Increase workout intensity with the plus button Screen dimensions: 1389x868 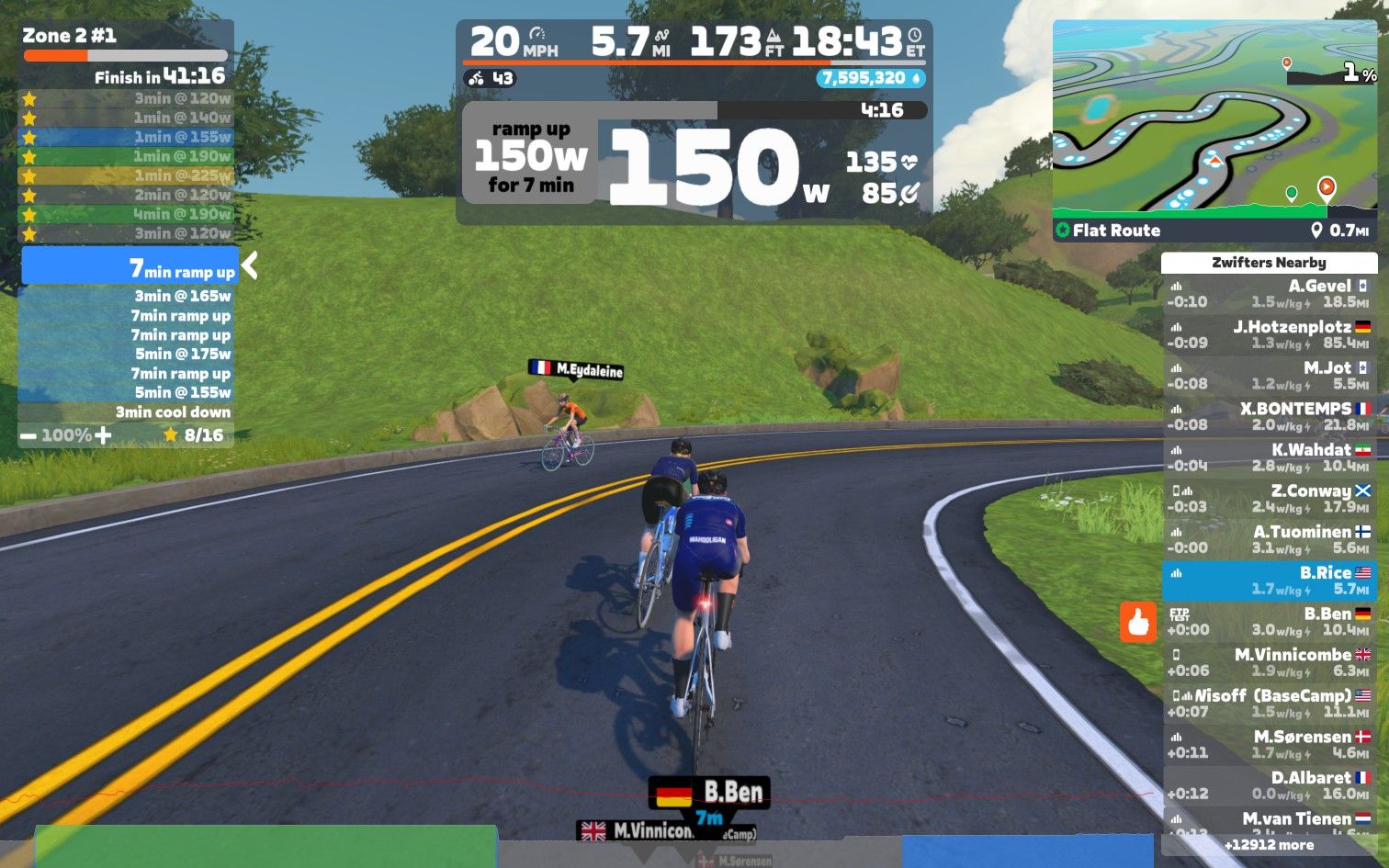103,435
